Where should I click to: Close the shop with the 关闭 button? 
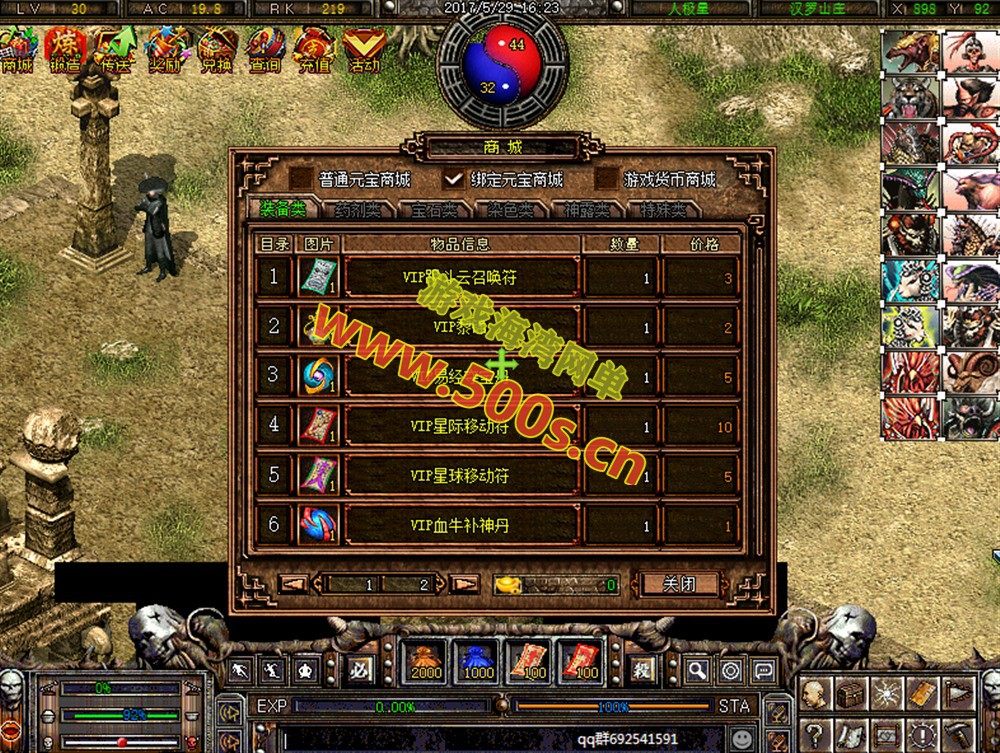pyautogui.click(x=679, y=584)
